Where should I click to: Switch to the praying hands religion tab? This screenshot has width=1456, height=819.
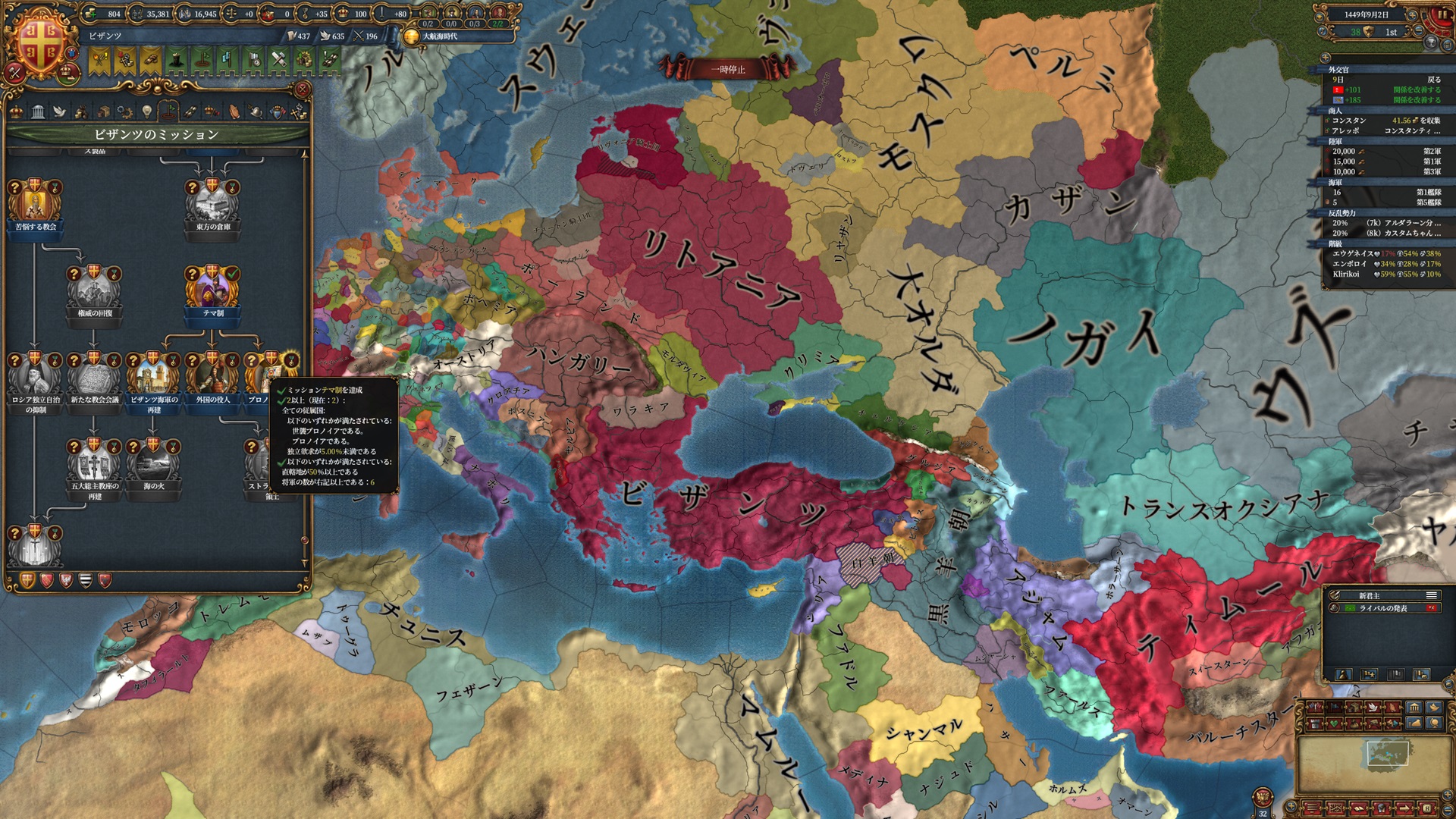click(x=234, y=112)
